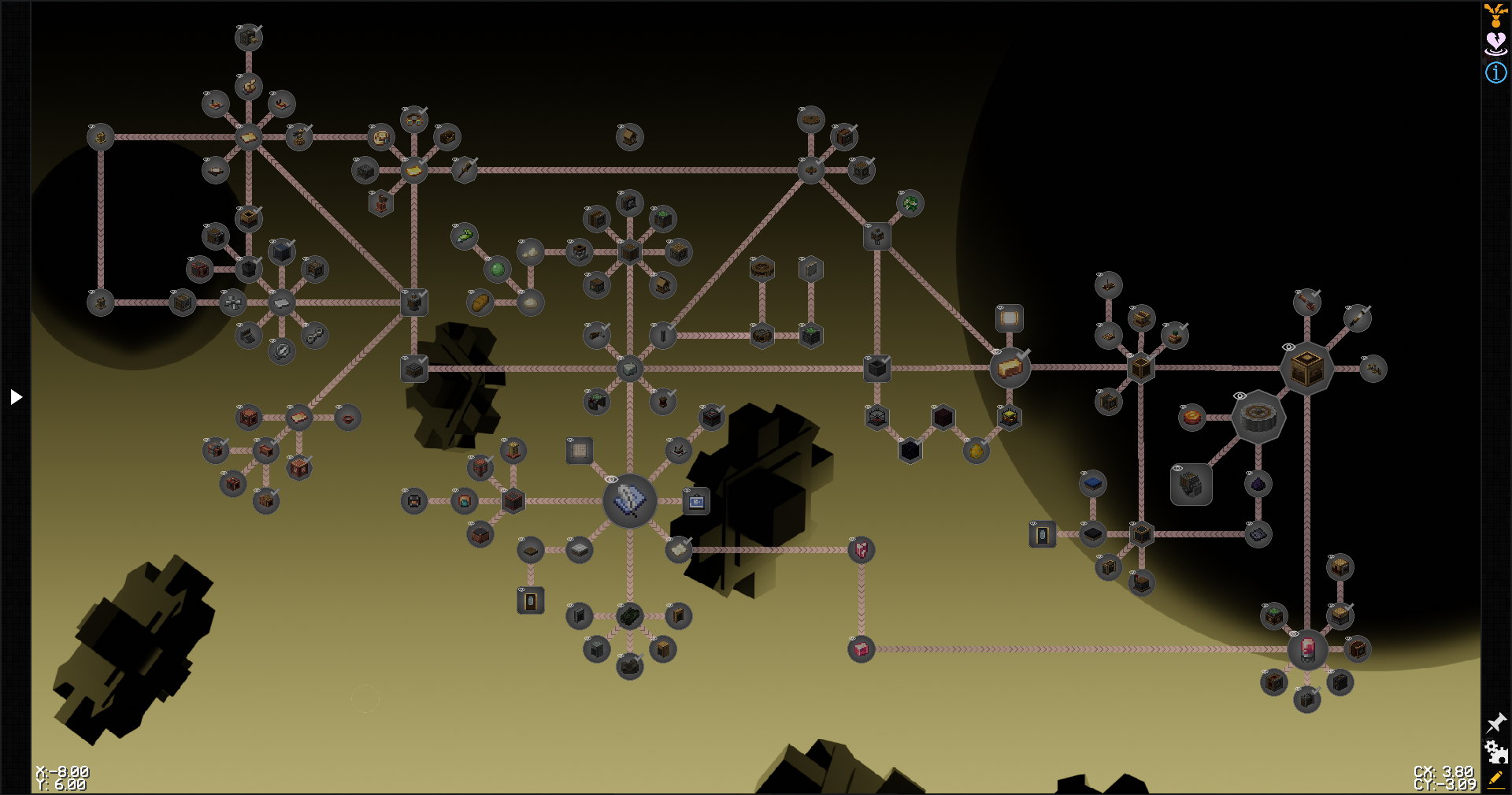The height and width of the screenshot is (795, 1512).
Task: Click the bread quest node
Action: 480,302
